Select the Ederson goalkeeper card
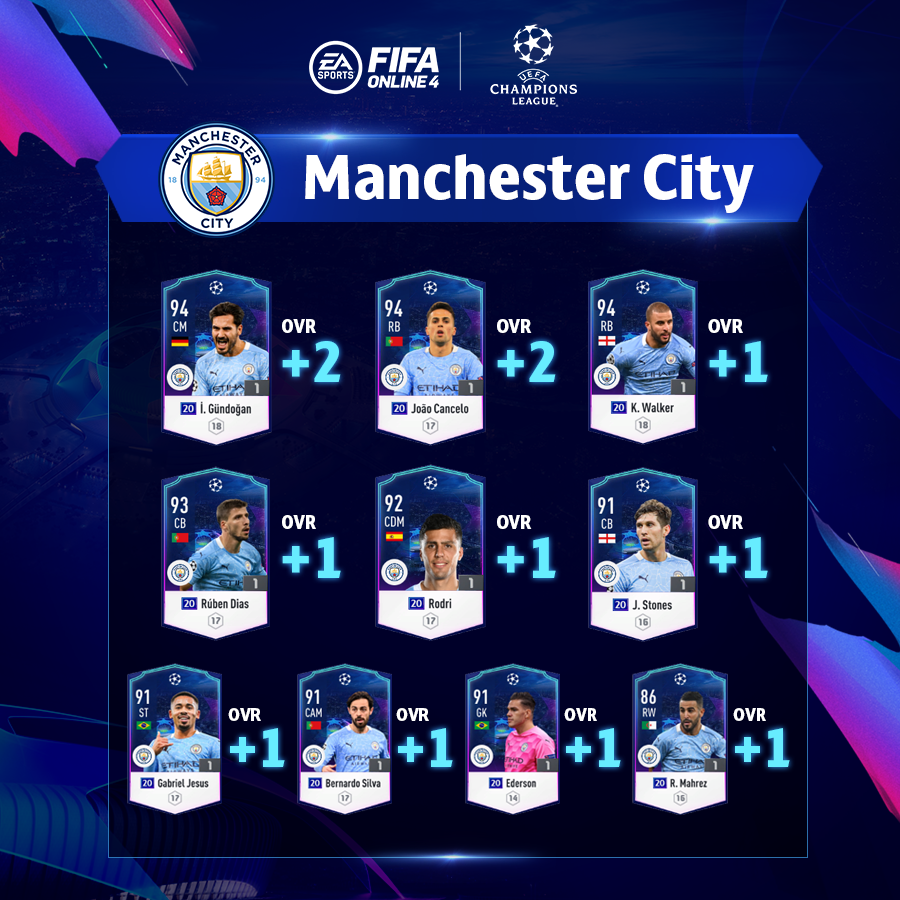 coord(511,737)
